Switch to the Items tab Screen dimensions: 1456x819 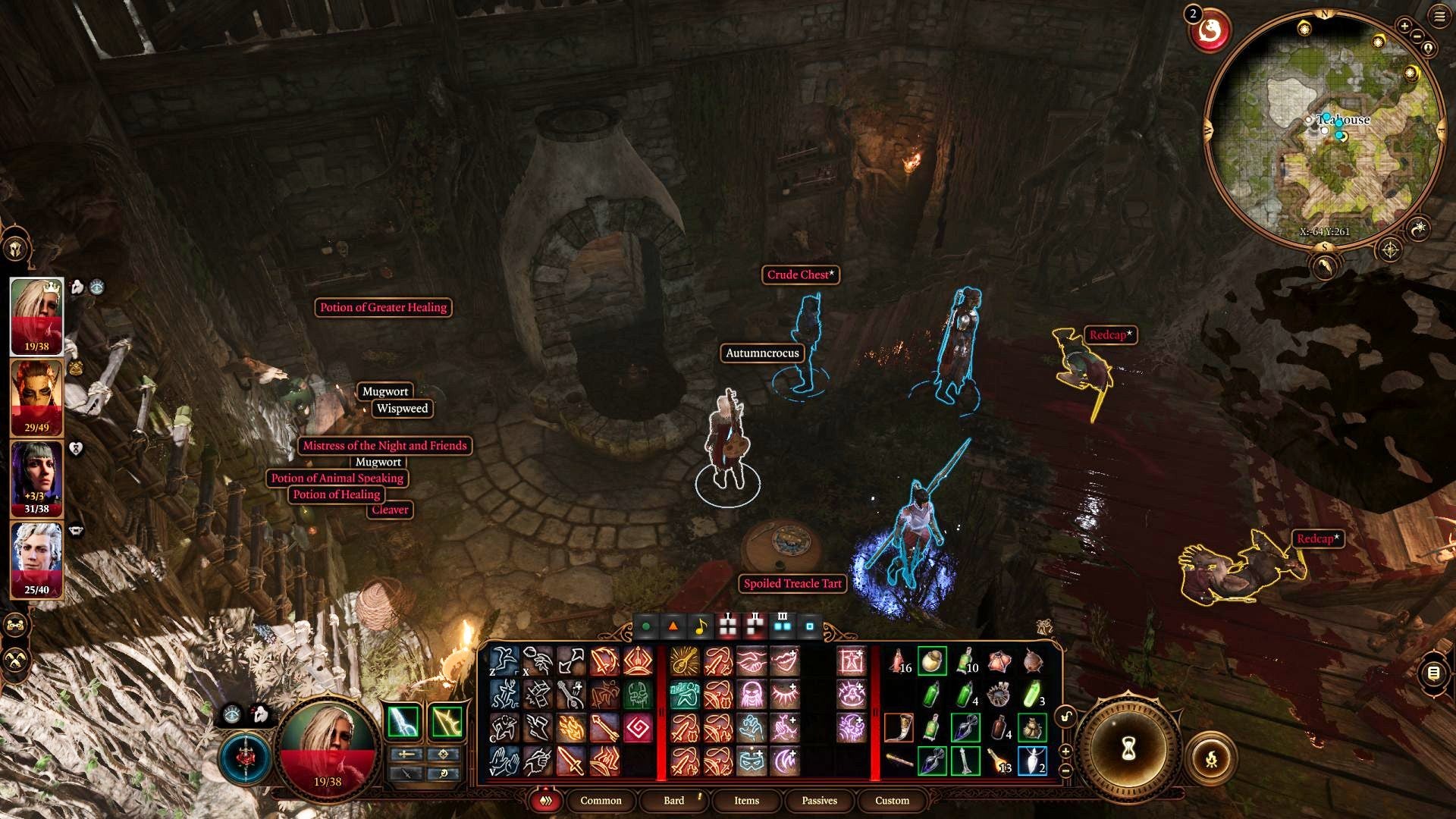(746, 801)
